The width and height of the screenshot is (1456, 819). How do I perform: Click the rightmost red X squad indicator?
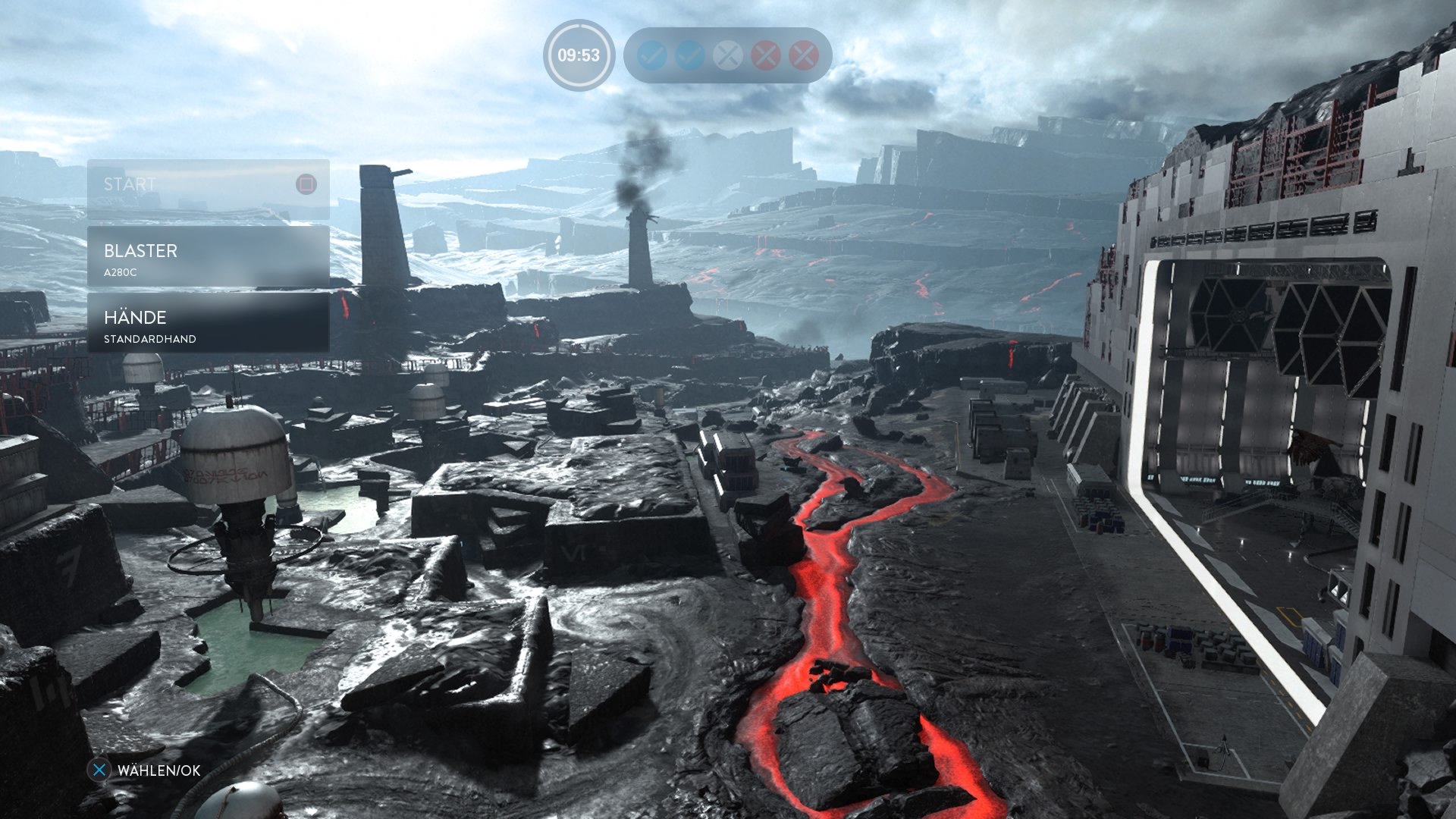point(803,55)
